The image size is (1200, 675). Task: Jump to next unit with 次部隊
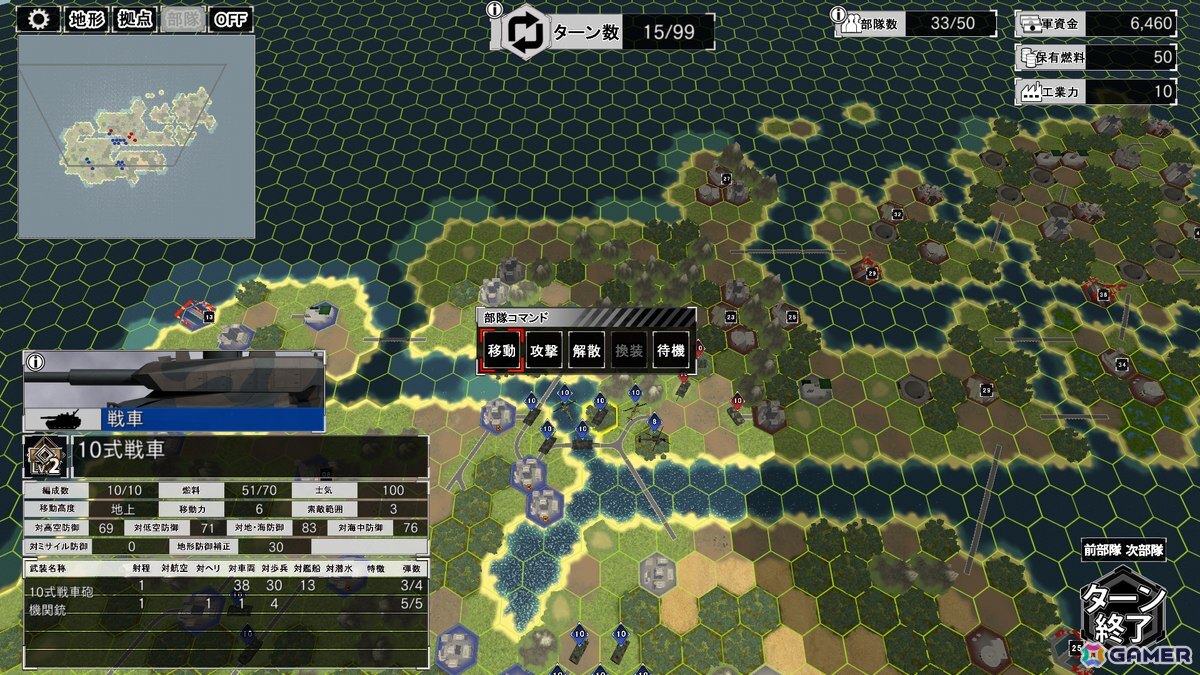point(1145,549)
